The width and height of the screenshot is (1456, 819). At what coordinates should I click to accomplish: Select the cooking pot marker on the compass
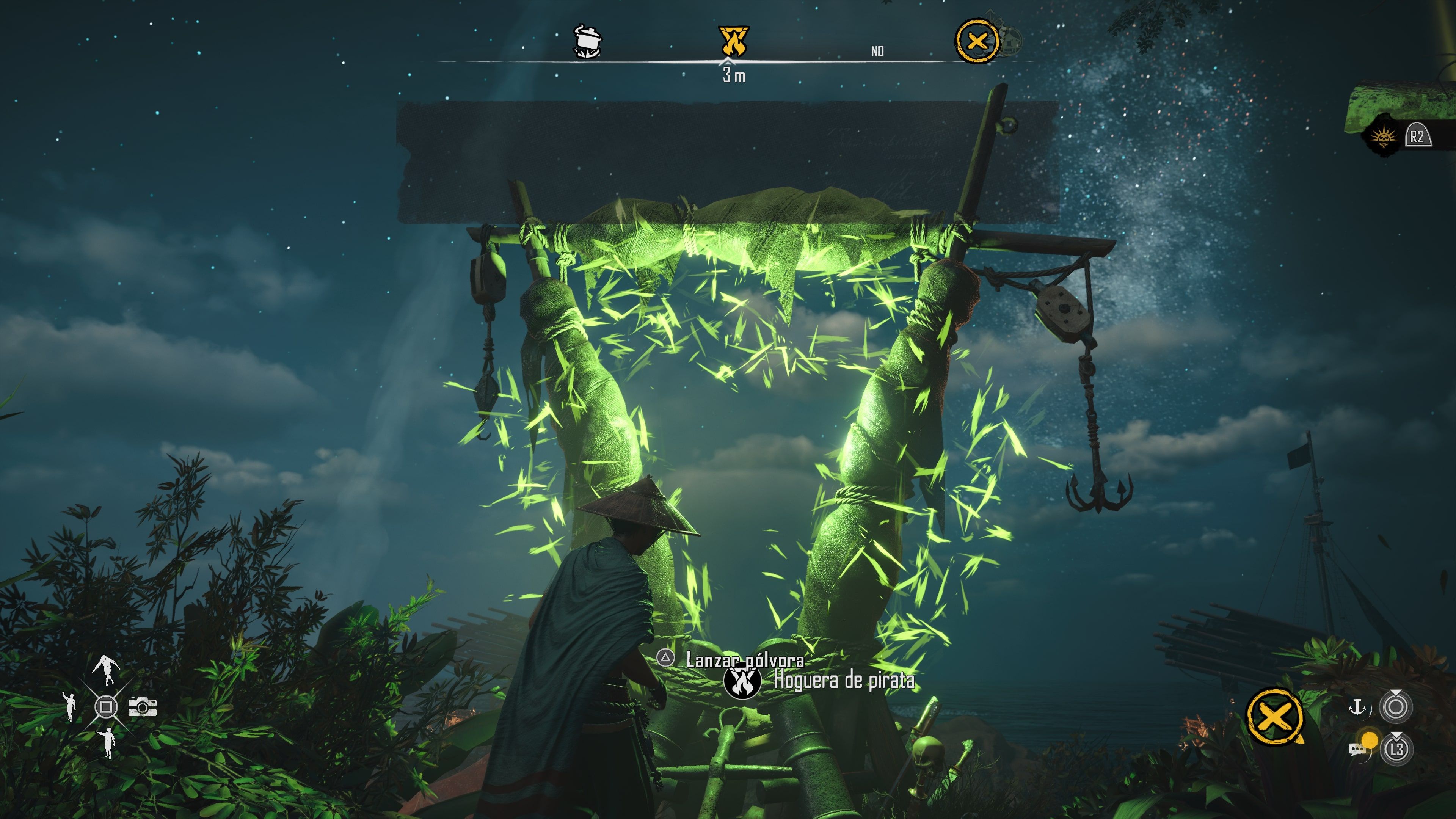coord(588,41)
